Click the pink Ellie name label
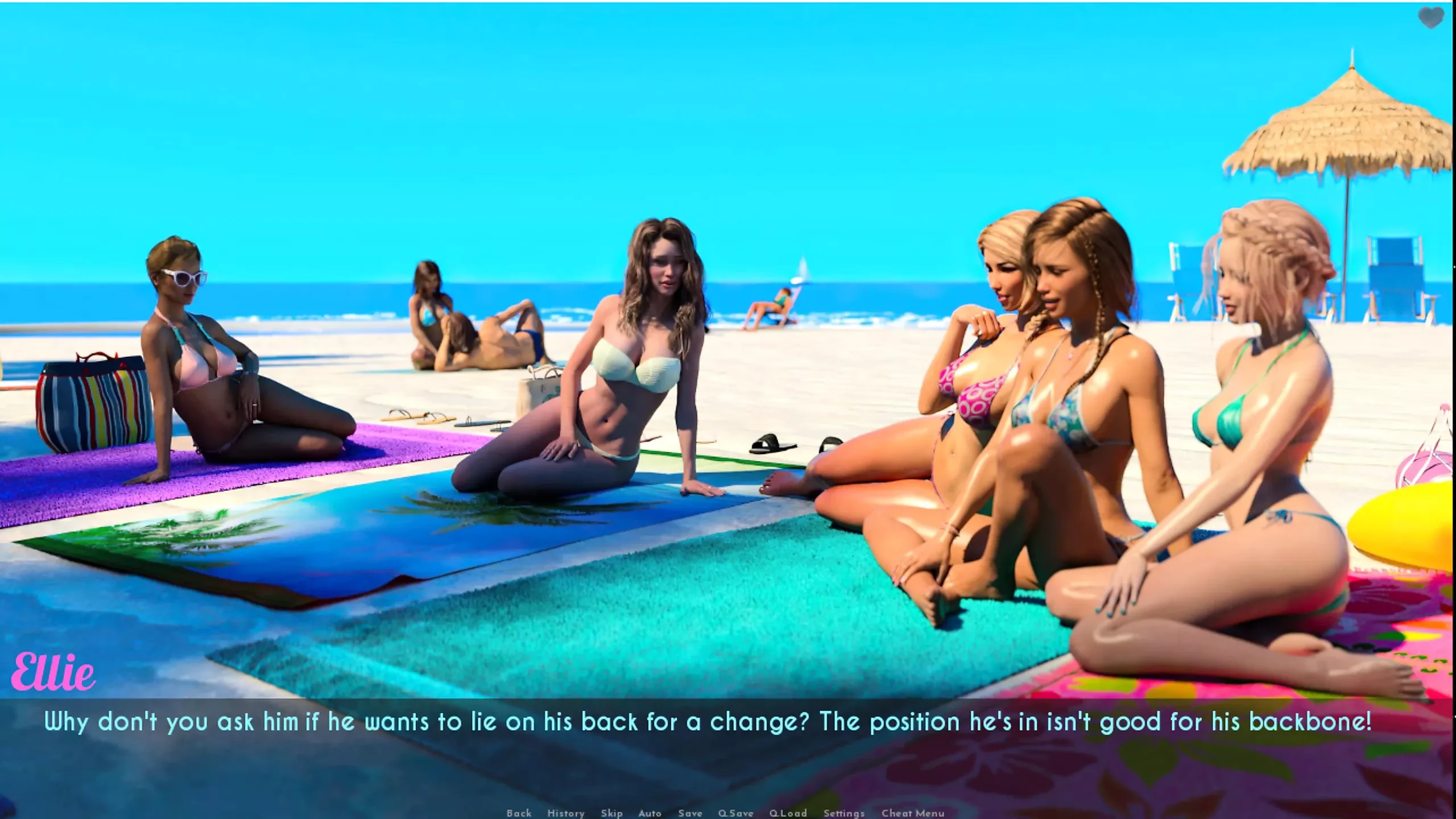Screen dimensions: 1456x819 [x=54, y=671]
